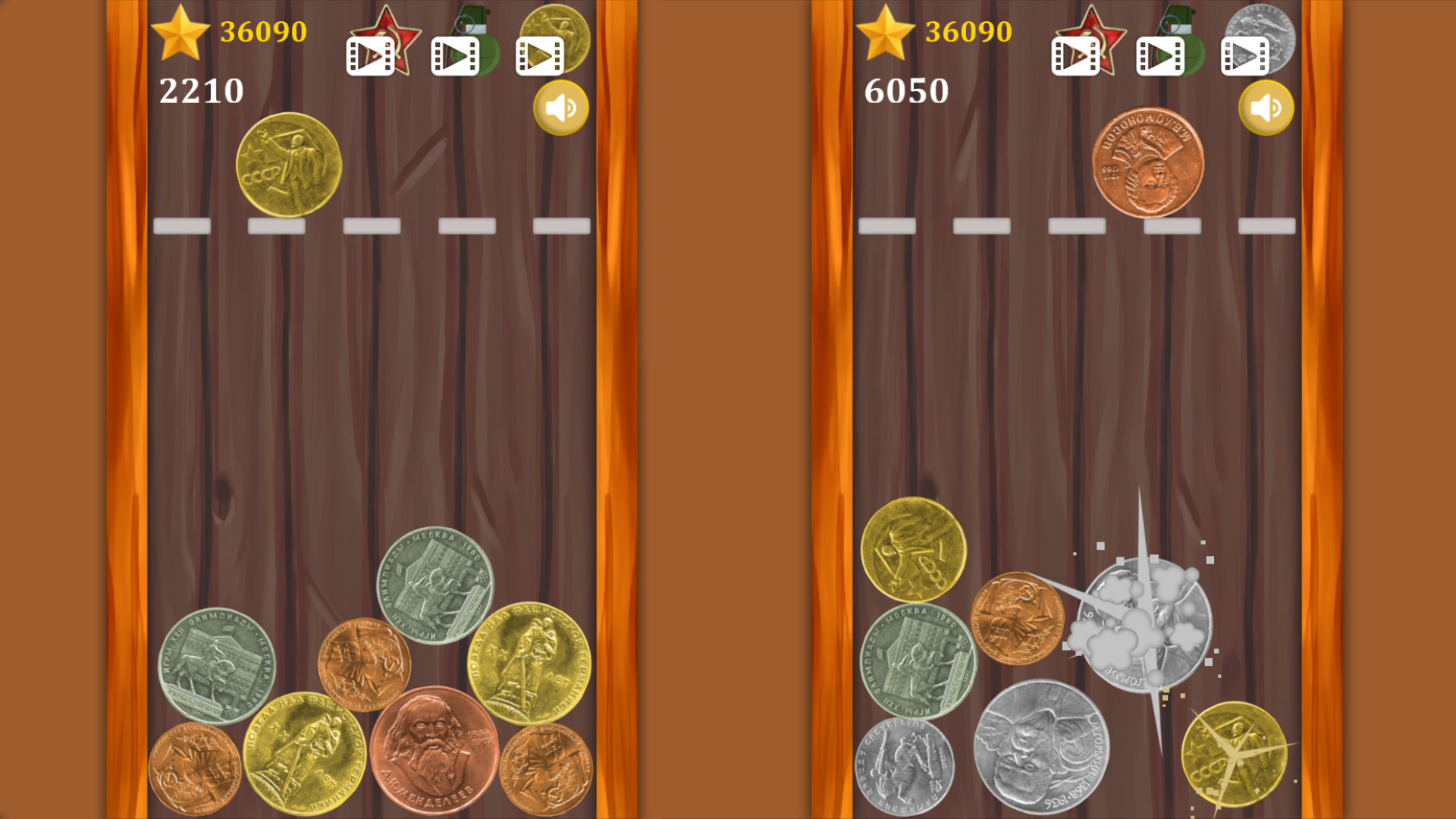Click the left board score 2210
Image resolution: width=1456 pixels, height=819 pixels.
[201, 91]
